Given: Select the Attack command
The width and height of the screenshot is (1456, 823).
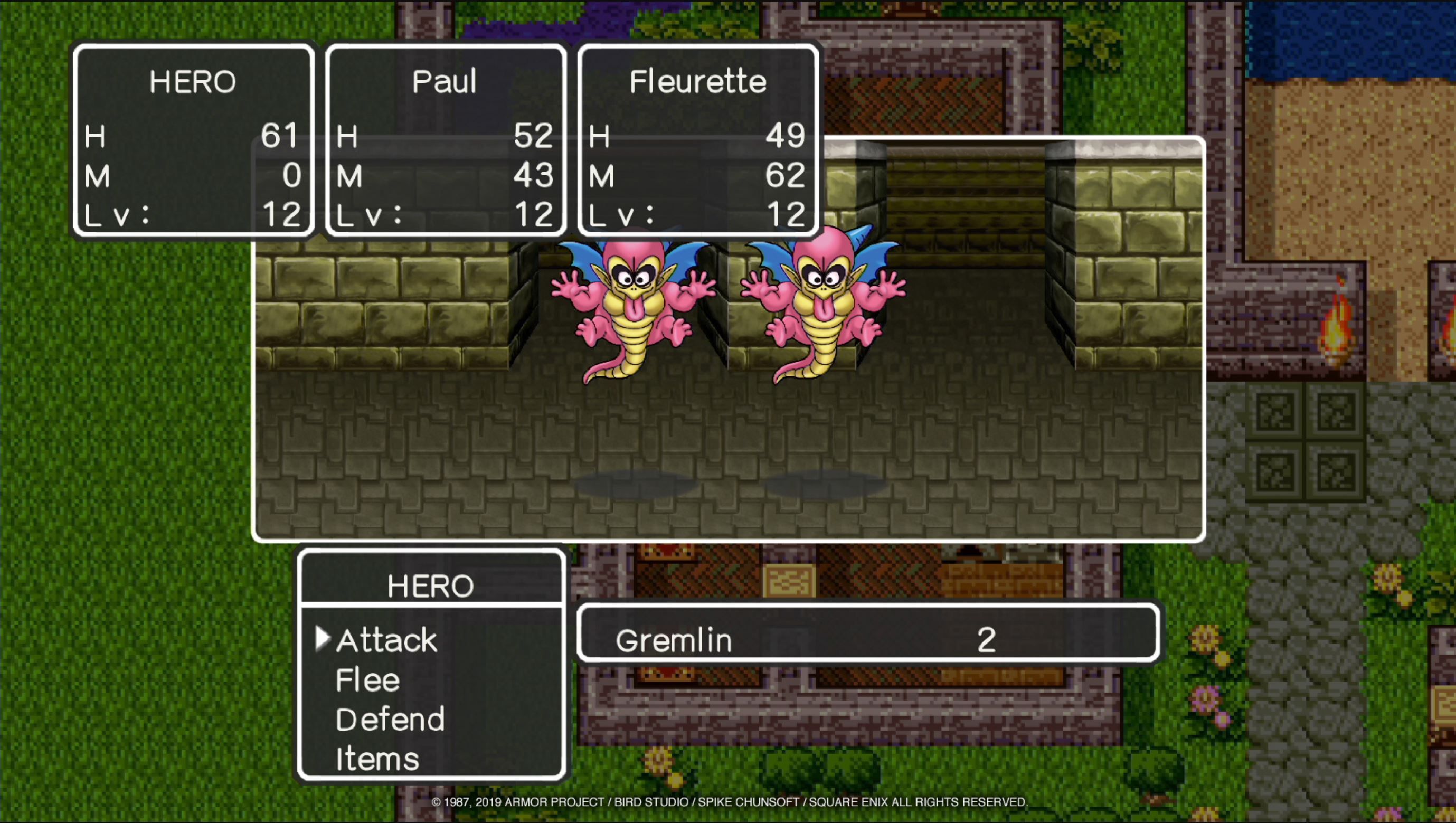Looking at the screenshot, I should pyautogui.click(x=386, y=639).
